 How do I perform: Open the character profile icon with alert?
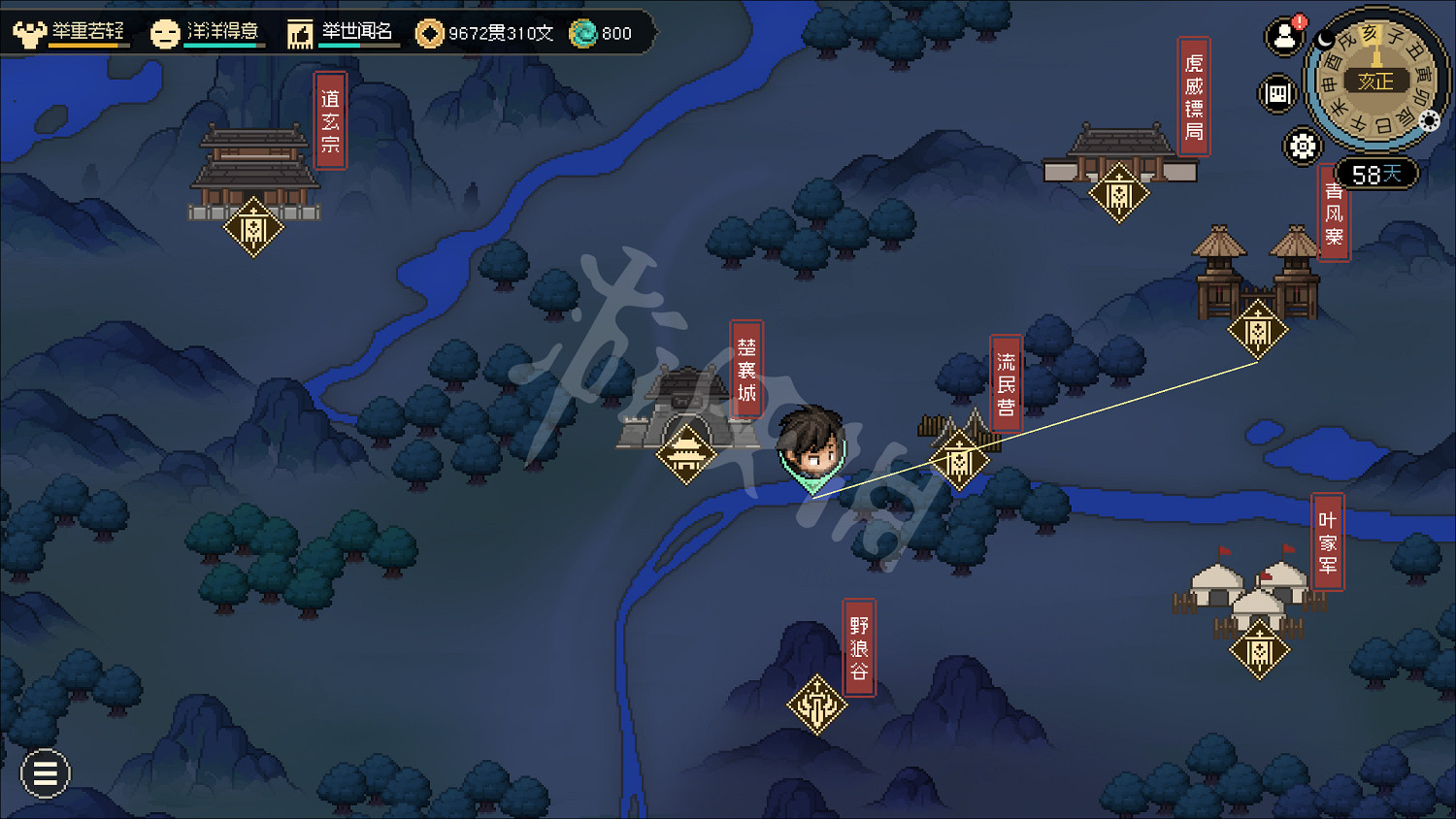tap(1284, 37)
